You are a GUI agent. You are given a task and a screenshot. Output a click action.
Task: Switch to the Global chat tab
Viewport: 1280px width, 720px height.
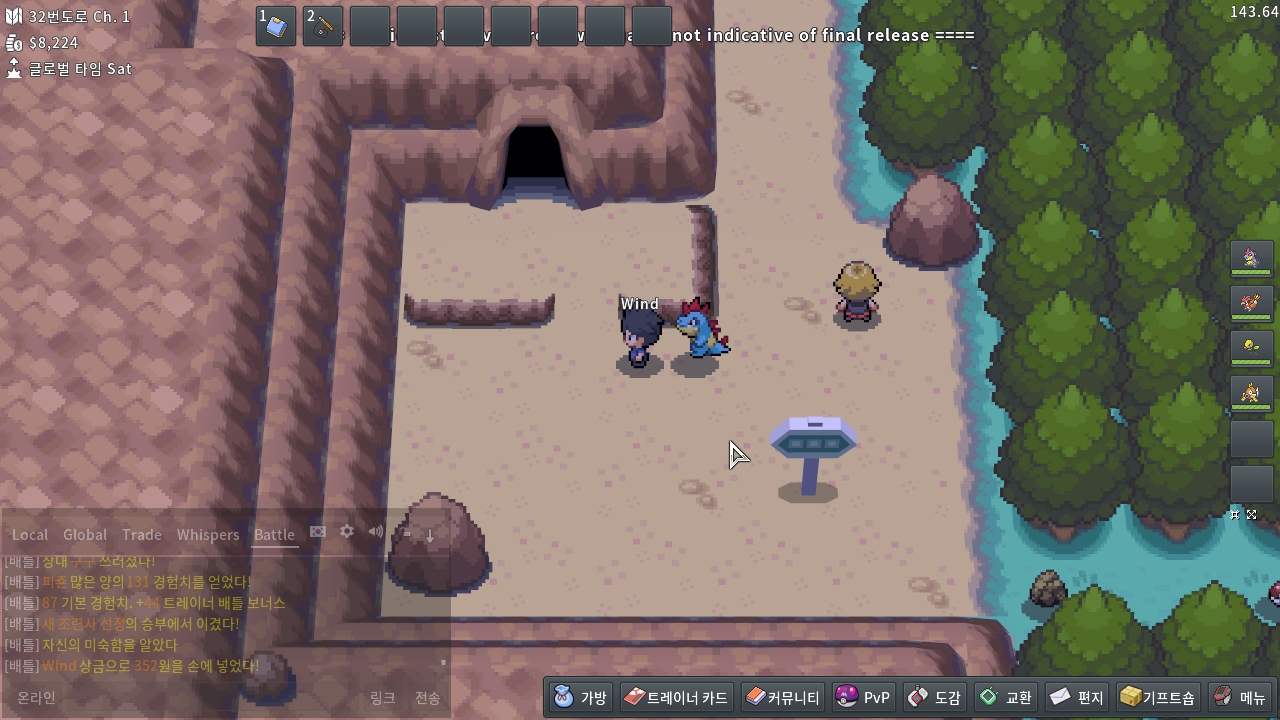pyautogui.click(x=85, y=535)
